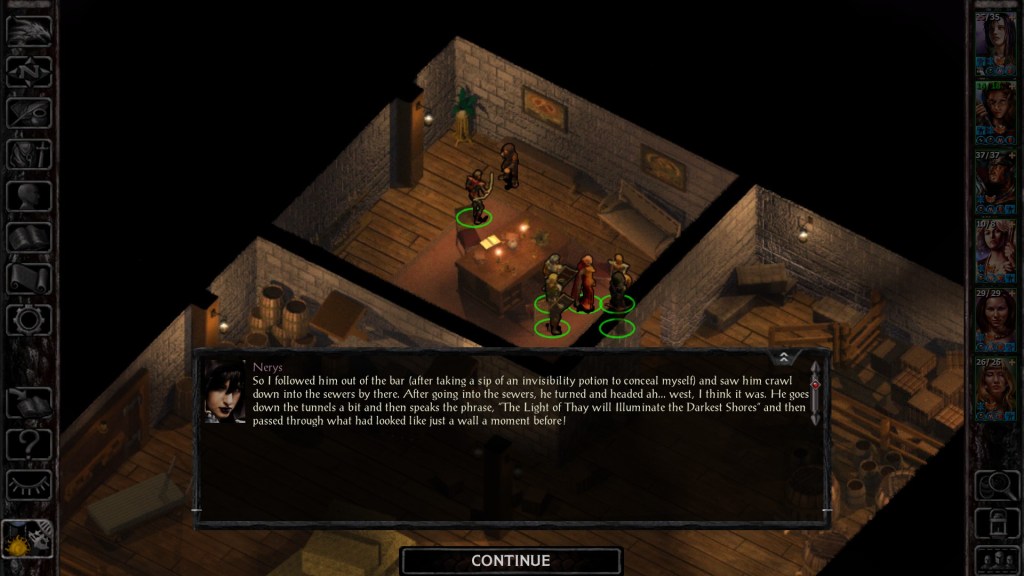Select the party member with 37/37 hit points
Screen dimensions: 1024x576
pyautogui.click(x=994, y=181)
